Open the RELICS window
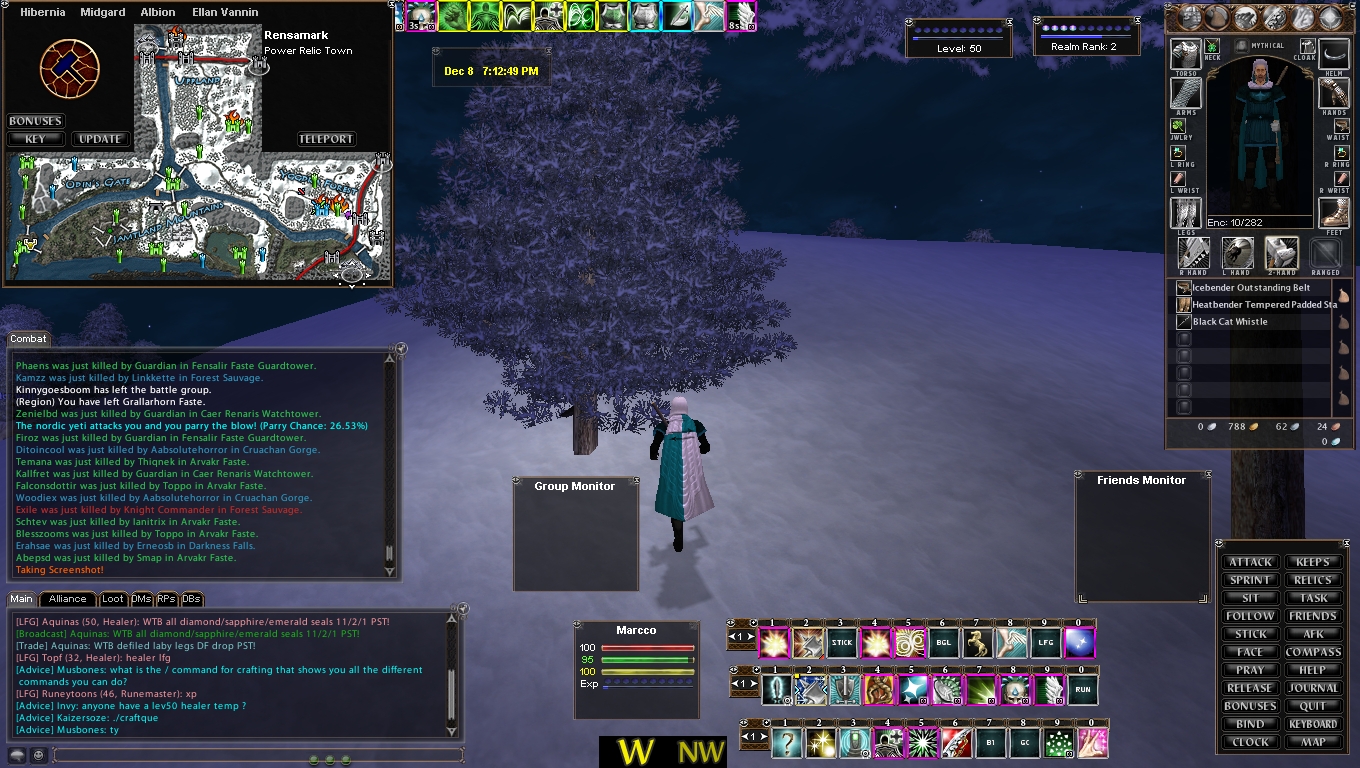1360x768 pixels. pos(1313,580)
